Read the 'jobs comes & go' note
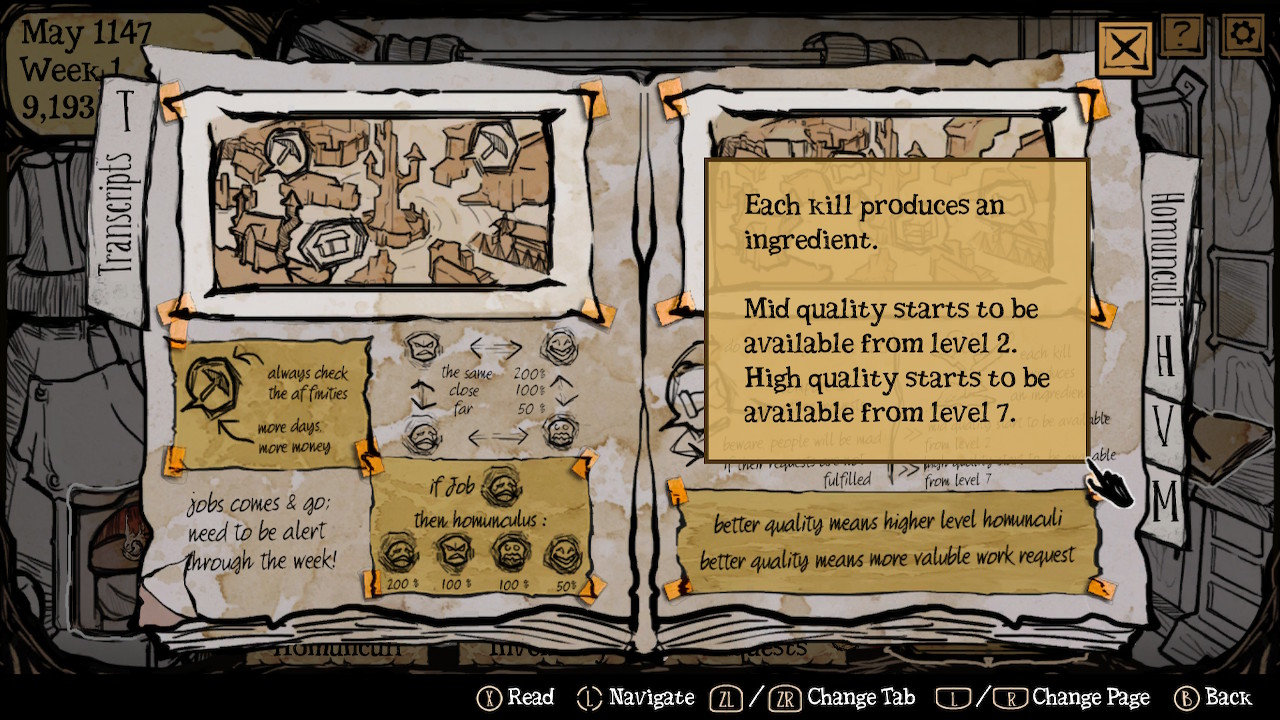1280x720 pixels. pos(260,530)
